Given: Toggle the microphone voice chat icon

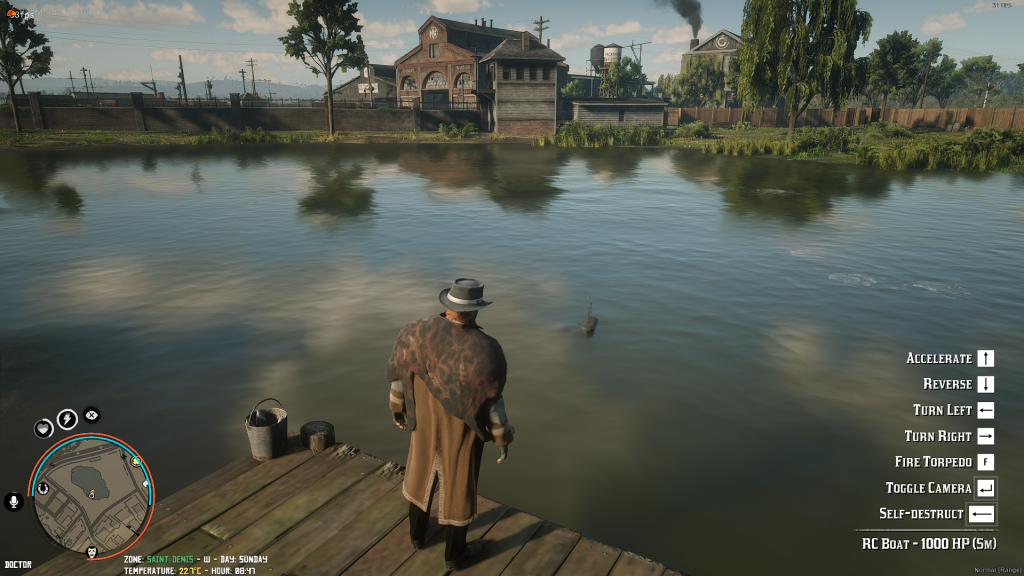Looking at the screenshot, I should 14,501.
